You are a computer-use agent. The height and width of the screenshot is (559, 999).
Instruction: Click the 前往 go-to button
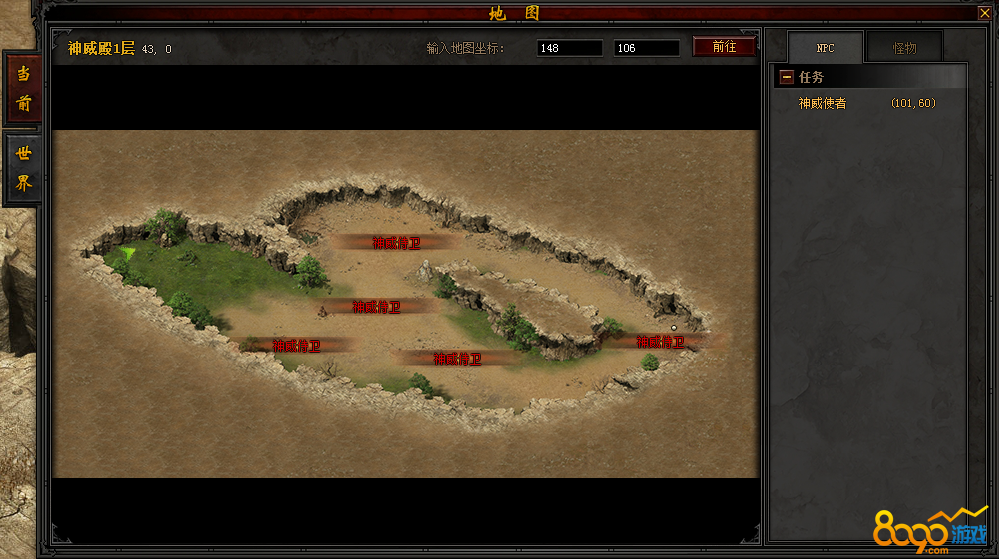pos(724,47)
